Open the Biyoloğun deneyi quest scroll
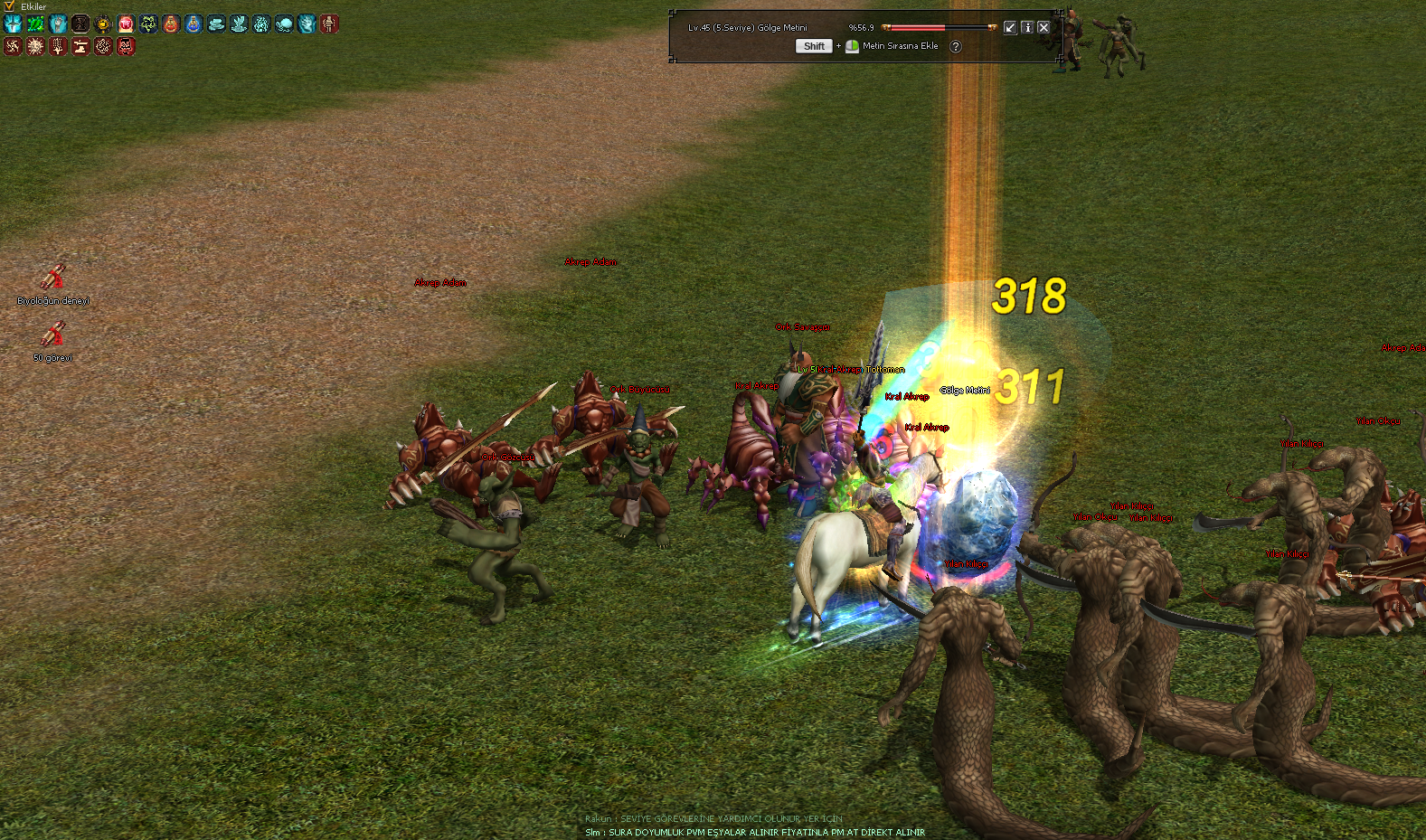1426x840 pixels. point(53,278)
